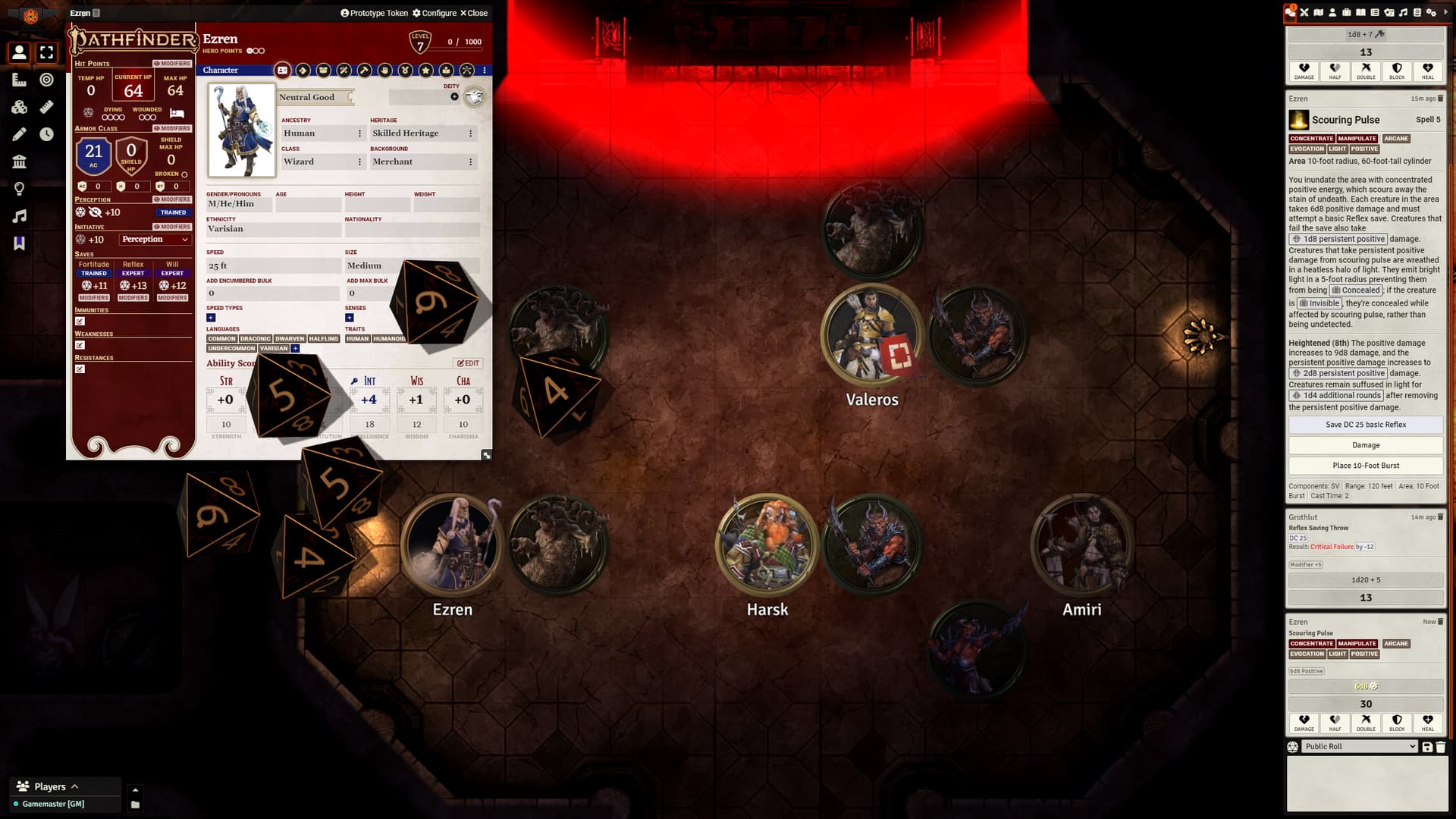This screenshot has width=1456, height=819.
Task: Toggle the Trained badge on Perception
Action: (173, 212)
